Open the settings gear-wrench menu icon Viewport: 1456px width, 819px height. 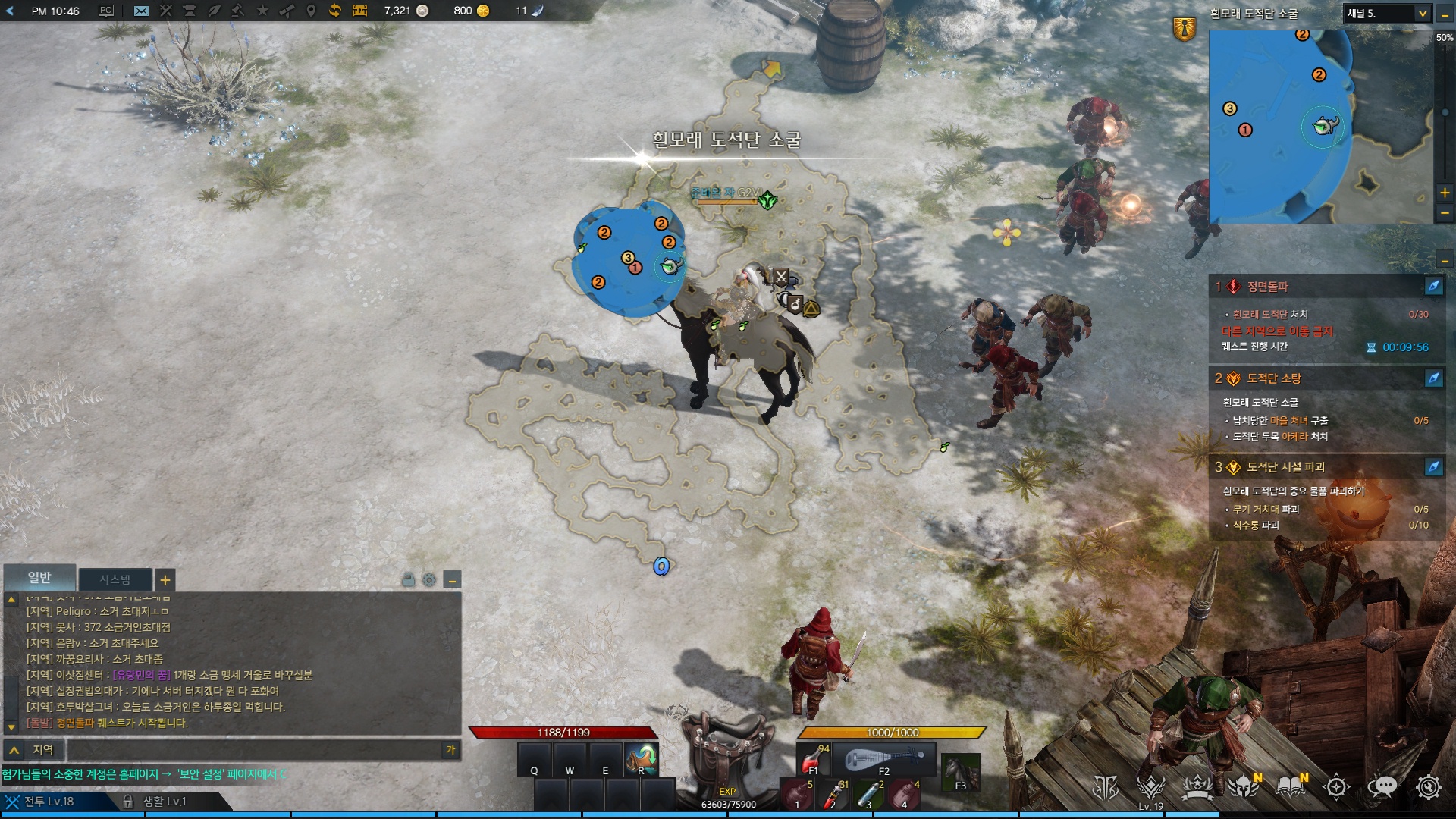(1428, 787)
